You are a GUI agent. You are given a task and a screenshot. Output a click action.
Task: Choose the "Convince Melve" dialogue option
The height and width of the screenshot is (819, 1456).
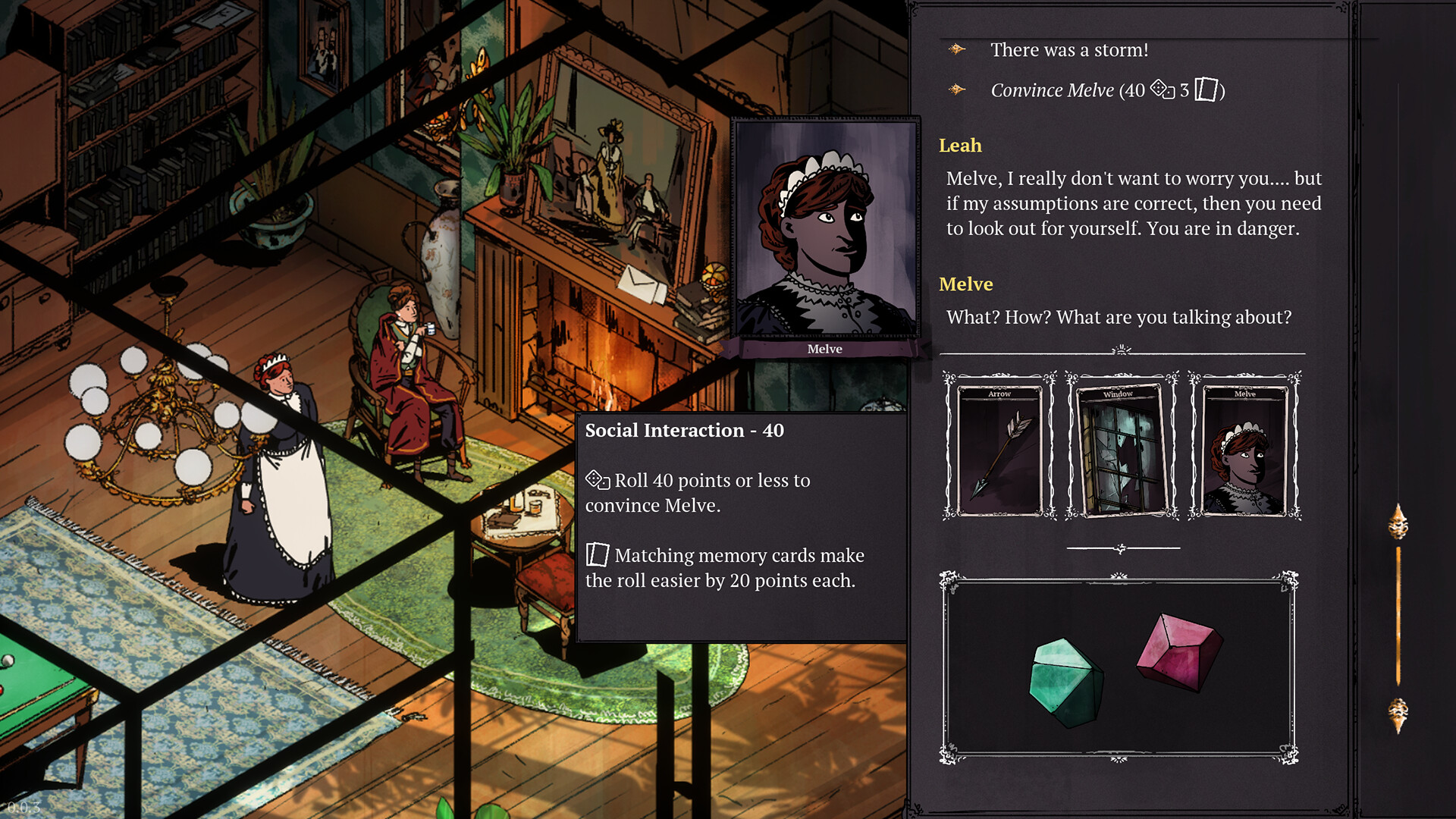tap(1054, 90)
